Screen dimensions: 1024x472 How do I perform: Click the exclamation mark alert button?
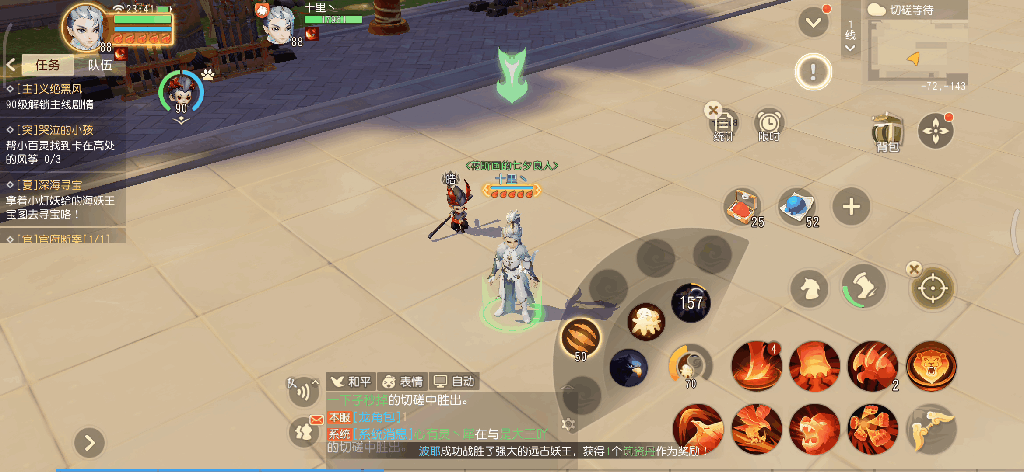[813, 71]
